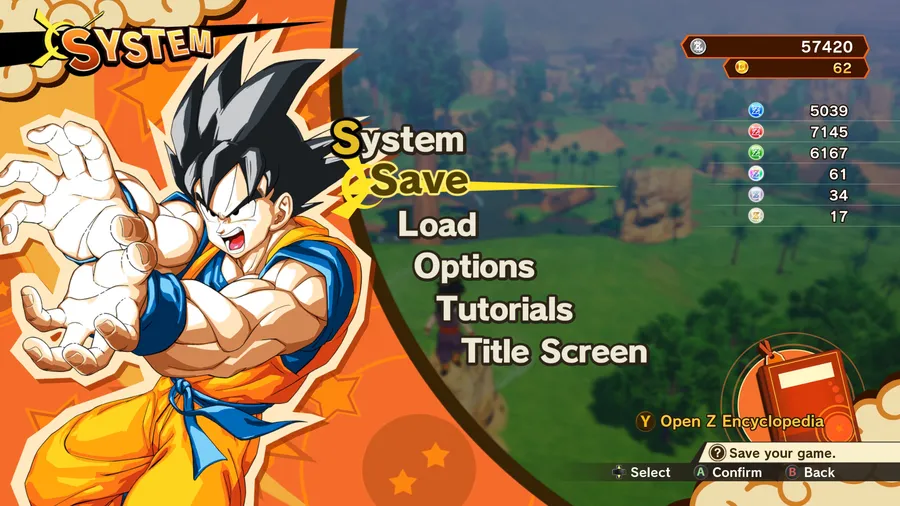Select the Save menu entry
This screenshot has height=506, width=900.
point(419,181)
